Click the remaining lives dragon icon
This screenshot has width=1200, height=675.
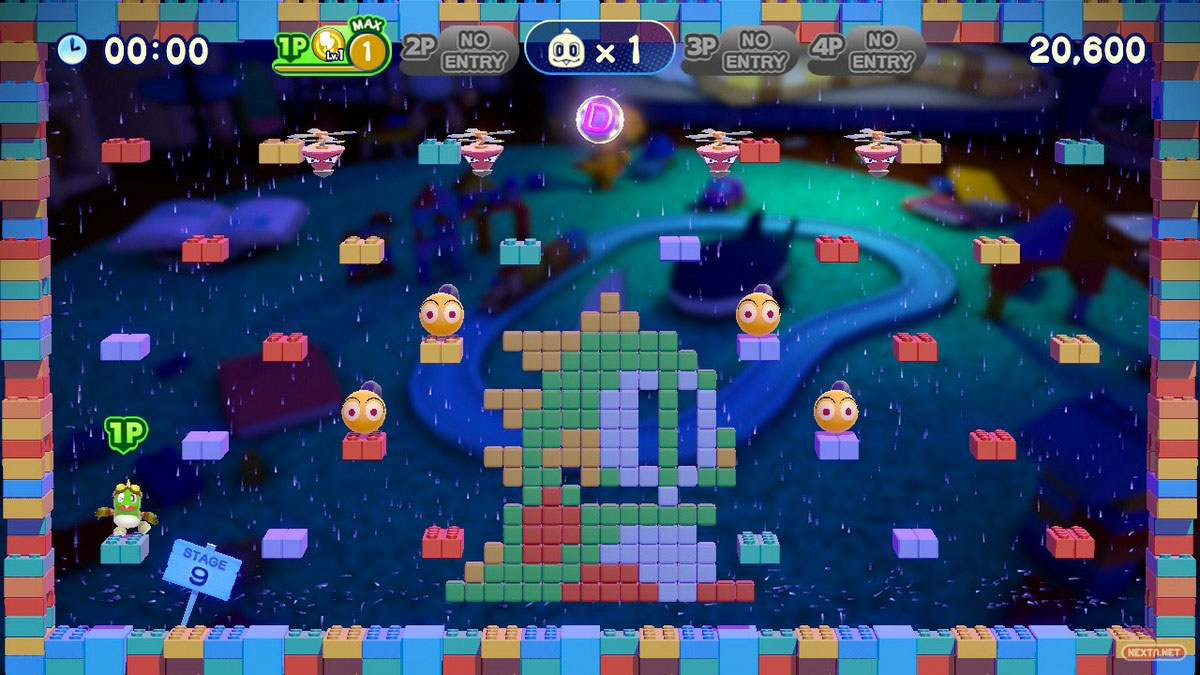click(x=568, y=50)
